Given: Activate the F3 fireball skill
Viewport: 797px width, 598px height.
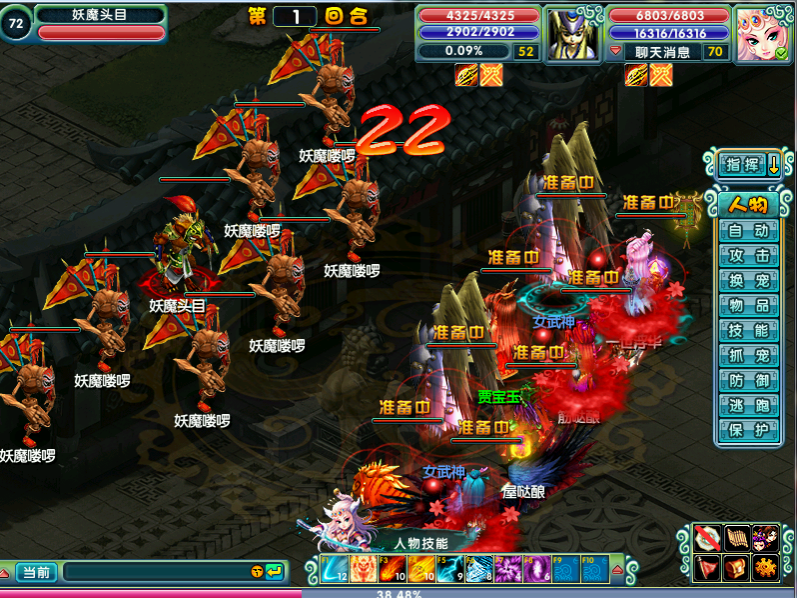Looking at the screenshot, I should tap(391, 569).
